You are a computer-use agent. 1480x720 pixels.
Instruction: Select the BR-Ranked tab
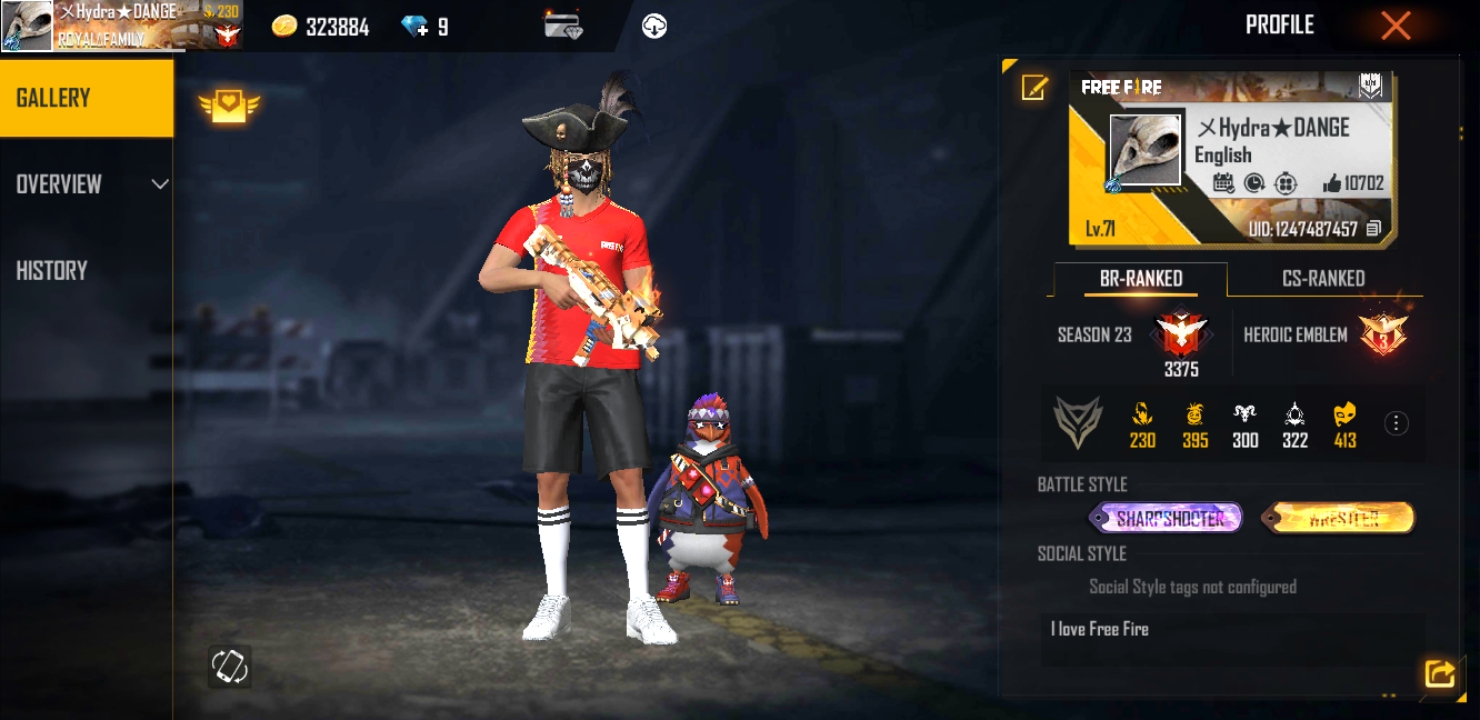(x=1141, y=279)
